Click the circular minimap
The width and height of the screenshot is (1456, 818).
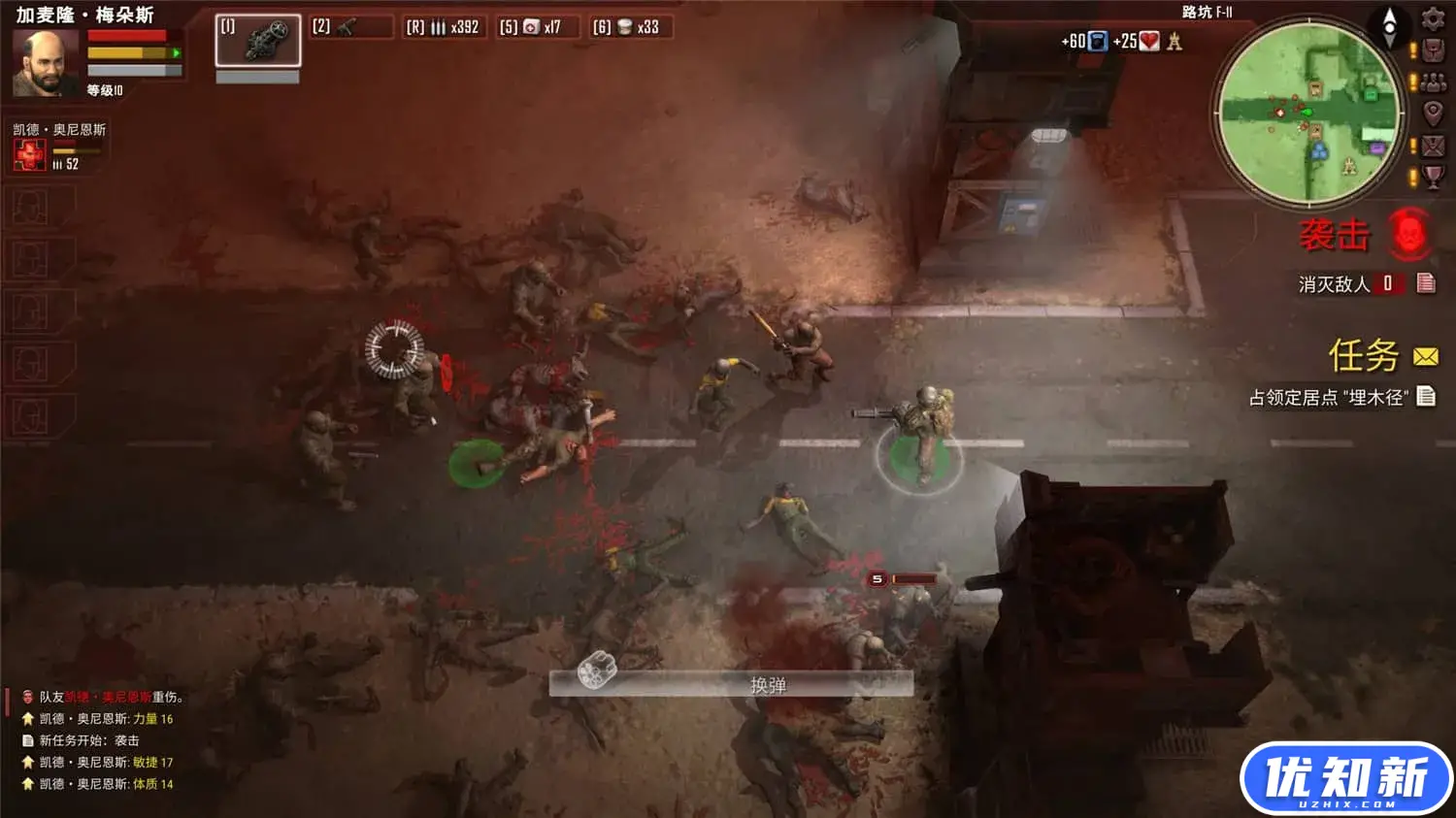point(1309,113)
